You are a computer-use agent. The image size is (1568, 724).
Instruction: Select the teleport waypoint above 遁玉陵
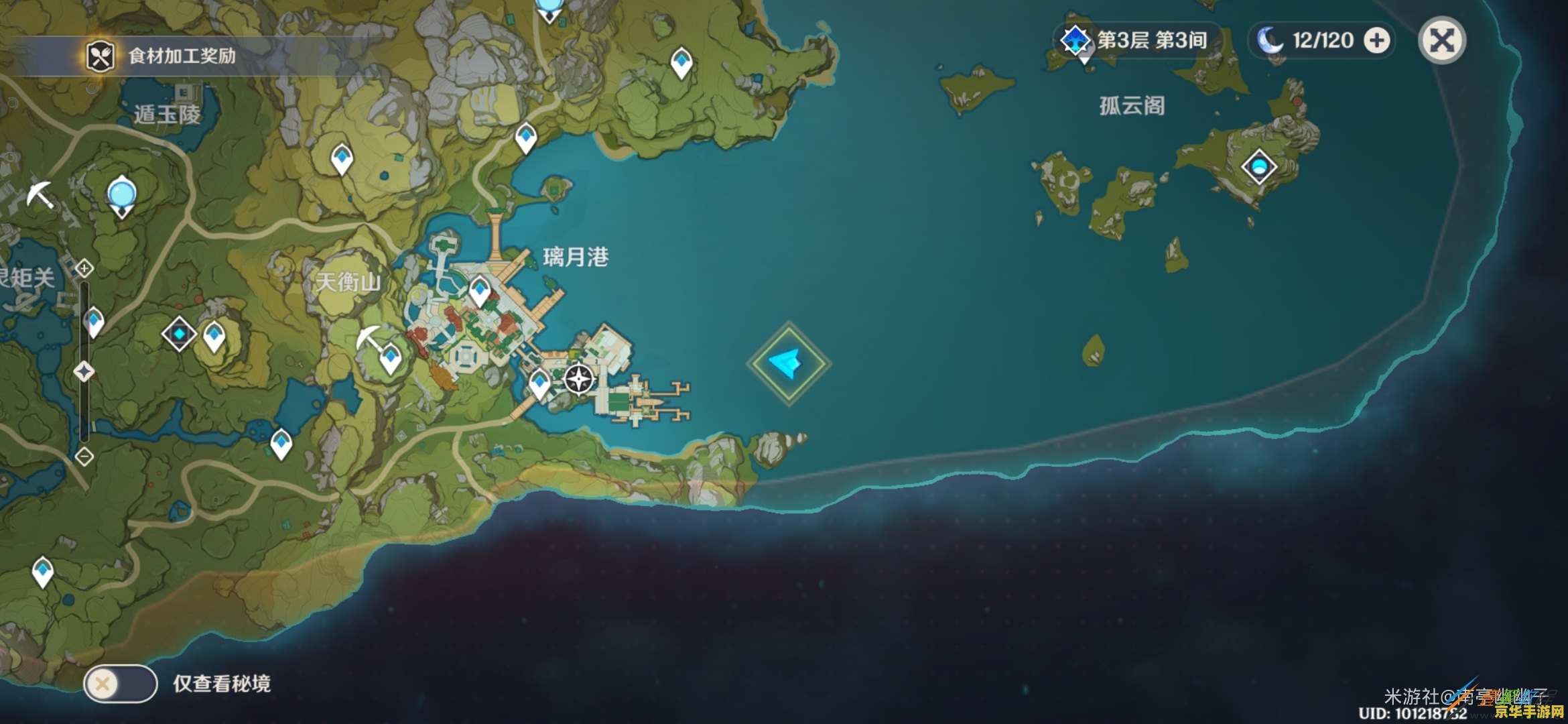(x=341, y=158)
